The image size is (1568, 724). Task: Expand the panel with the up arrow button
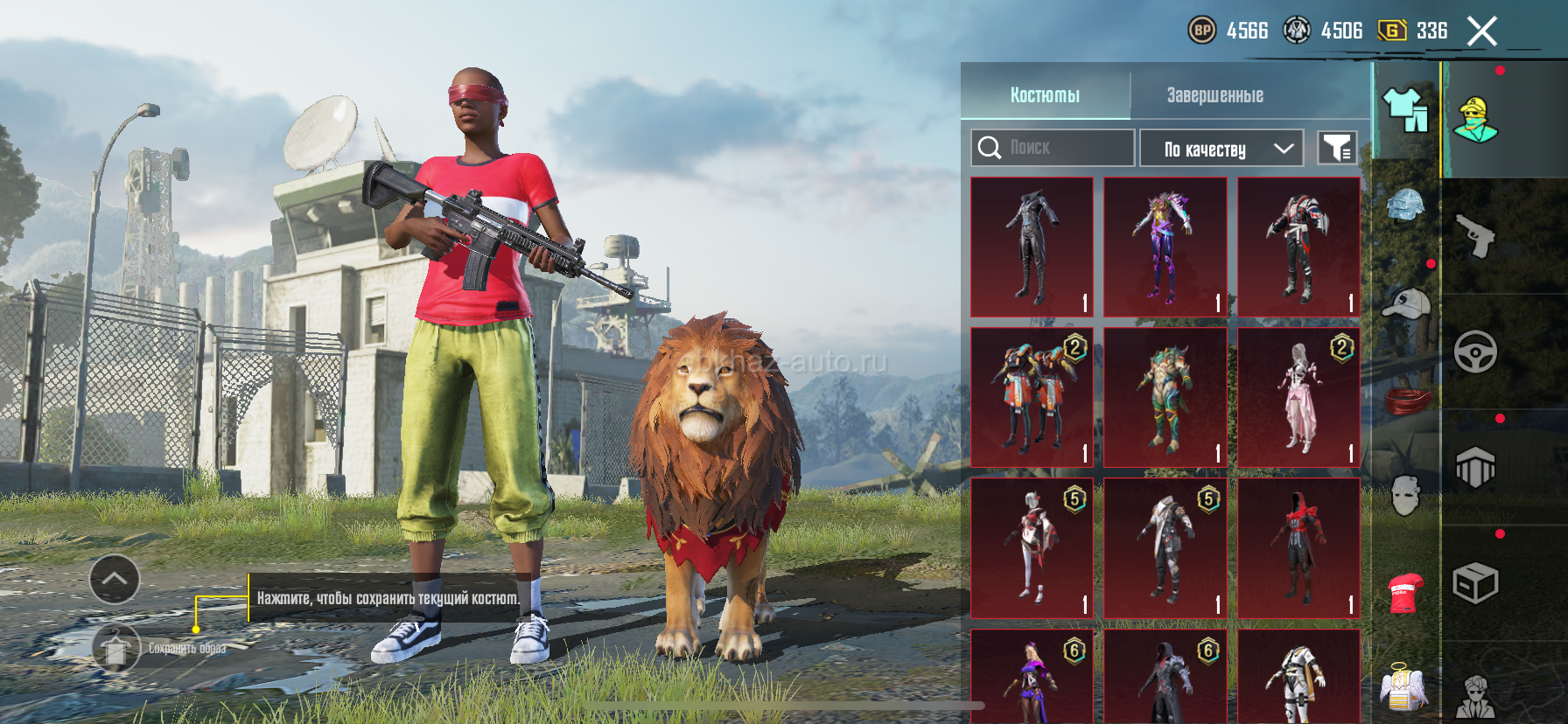click(x=115, y=579)
